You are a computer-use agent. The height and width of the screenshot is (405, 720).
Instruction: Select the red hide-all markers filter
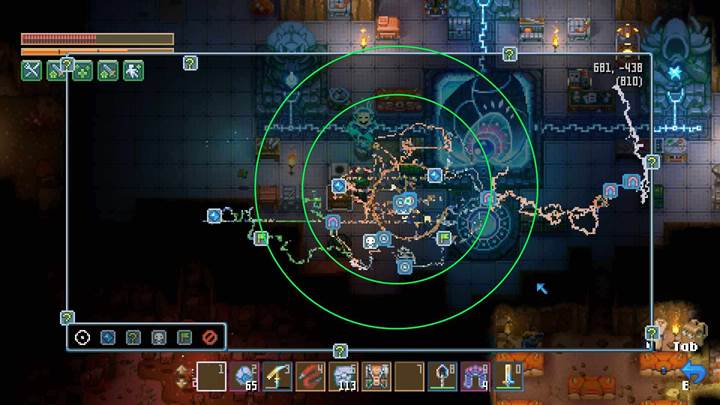[209, 338]
